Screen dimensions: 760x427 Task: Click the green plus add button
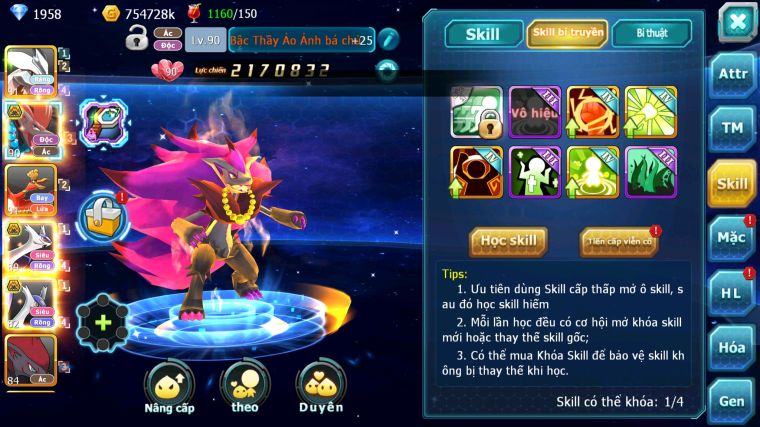[x=103, y=323]
